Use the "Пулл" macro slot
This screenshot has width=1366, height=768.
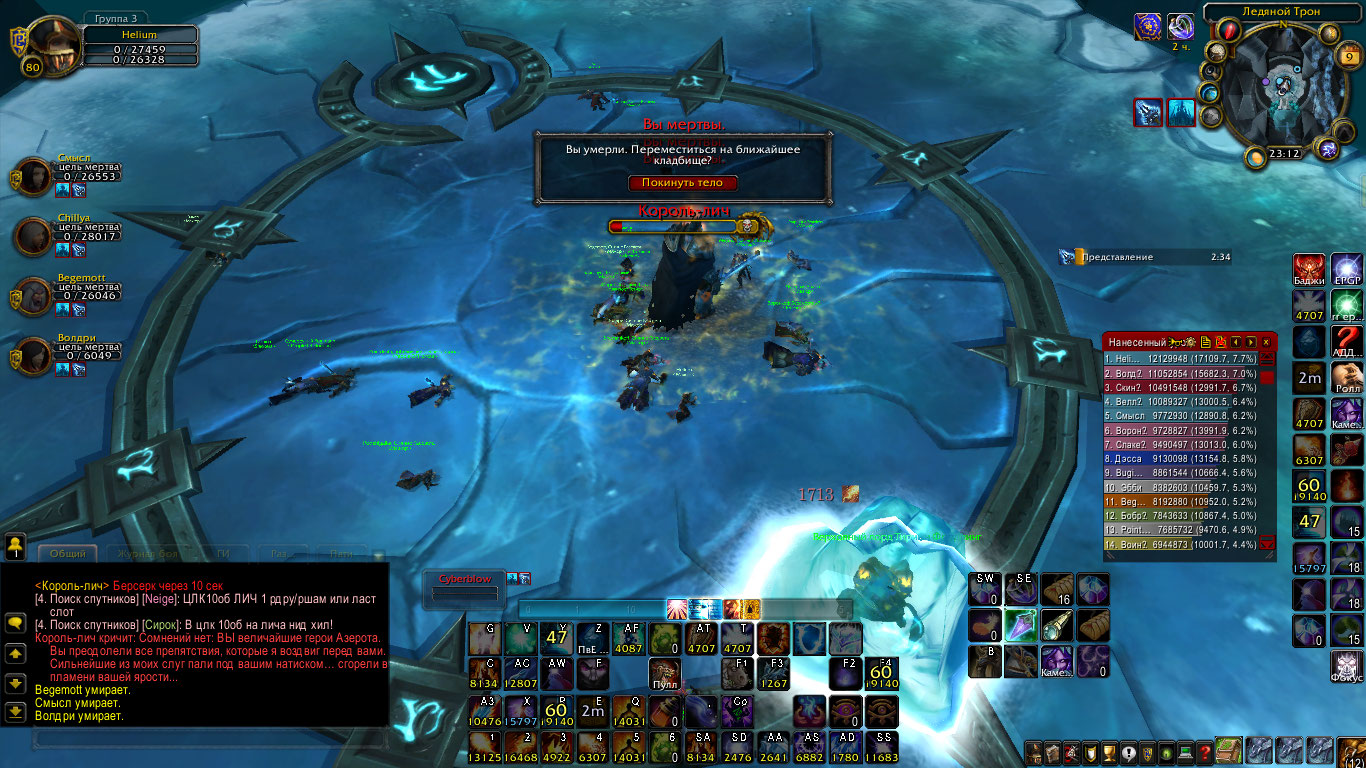(x=663, y=672)
